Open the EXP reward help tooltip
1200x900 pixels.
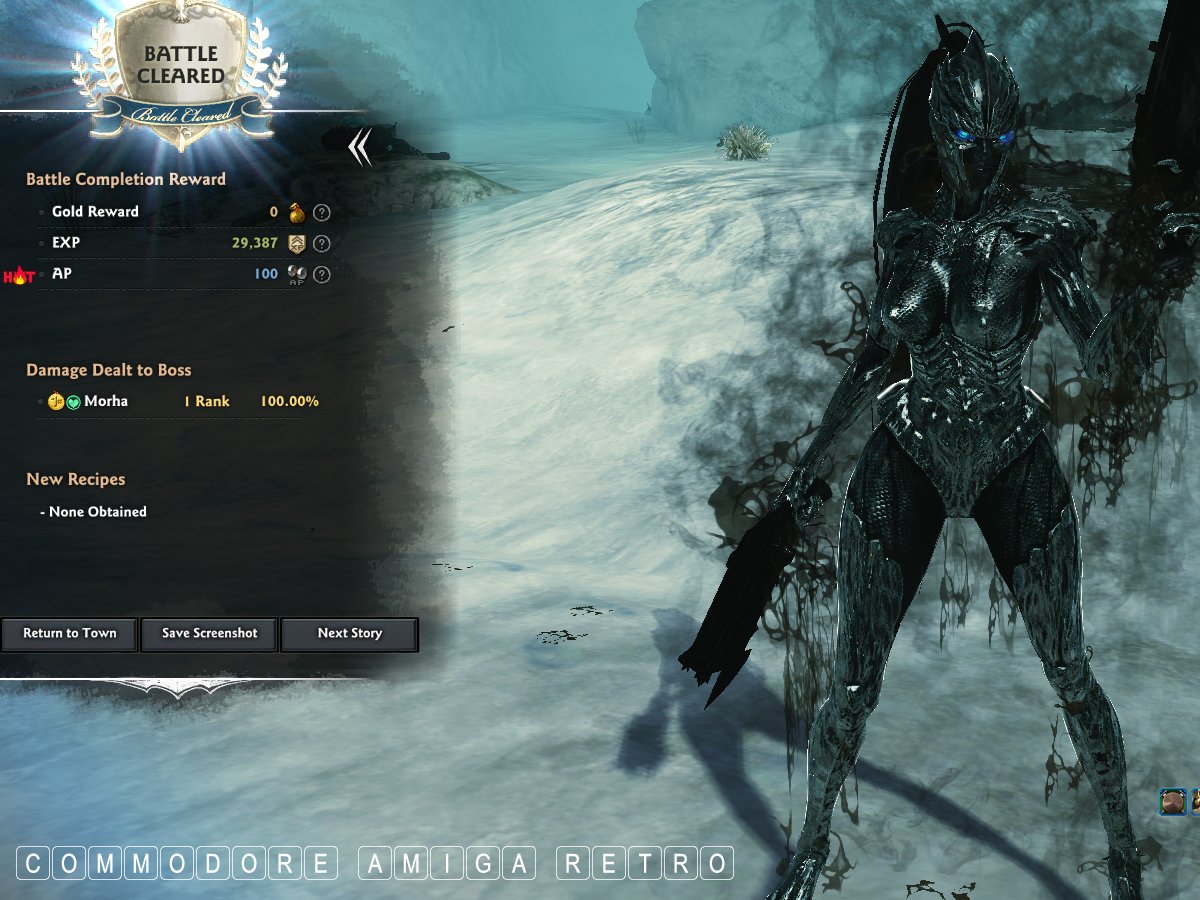[x=322, y=243]
